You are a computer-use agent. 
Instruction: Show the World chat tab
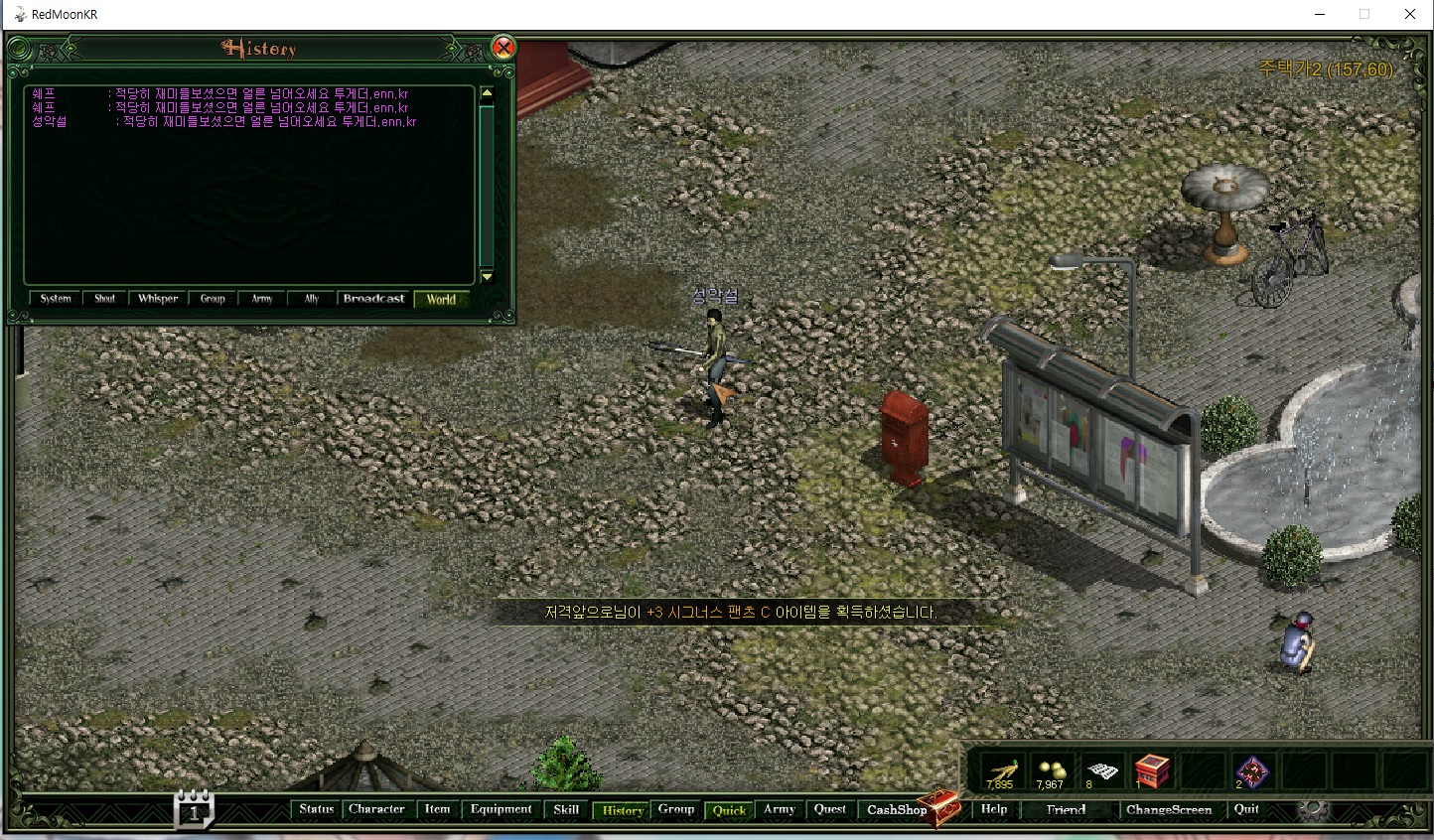pyautogui.click(x=441, y=299)
